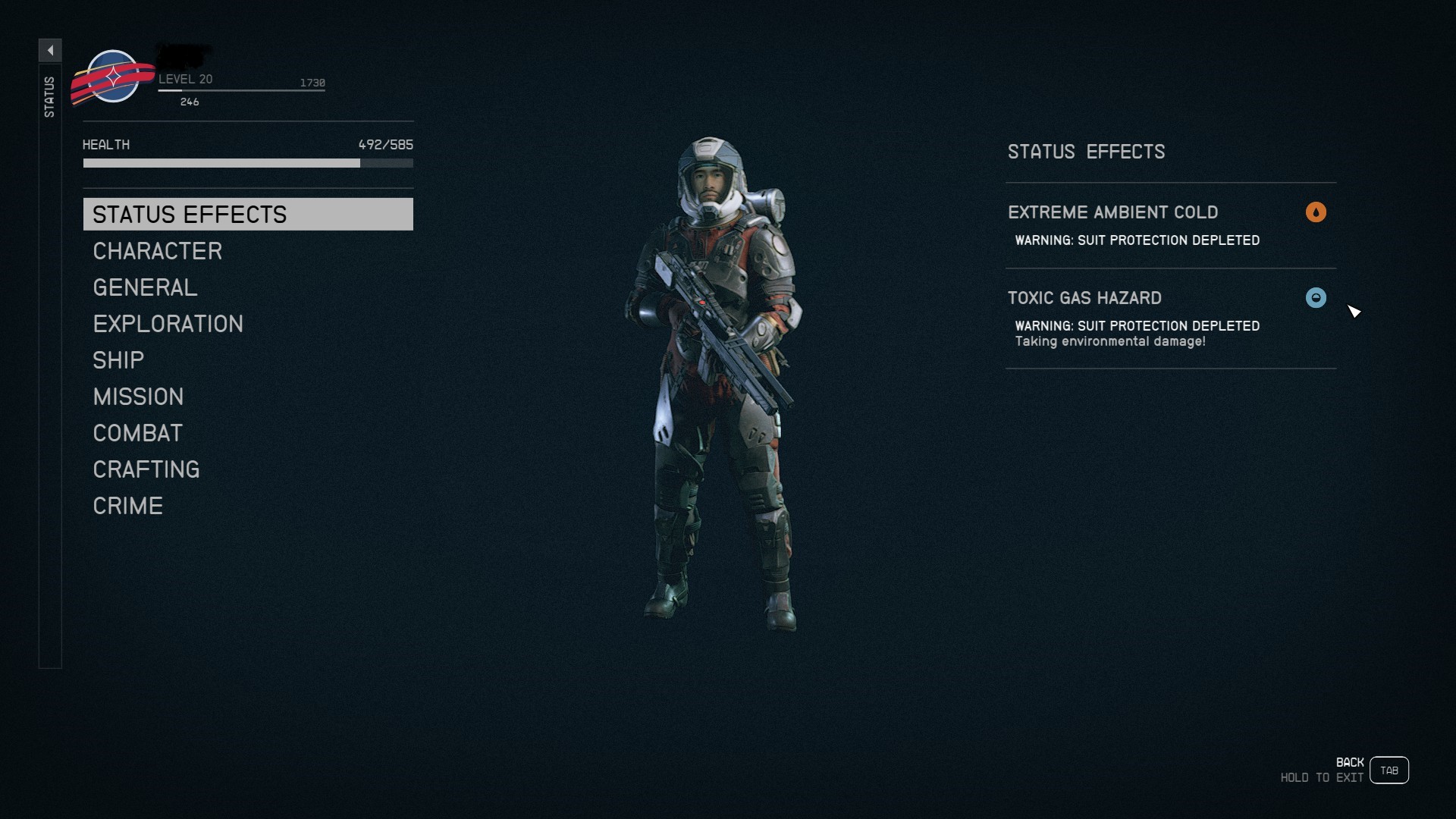The width and height of the screenshot is (1456, 819).
Task: Open the Character stats category
Action: point(157,251)
